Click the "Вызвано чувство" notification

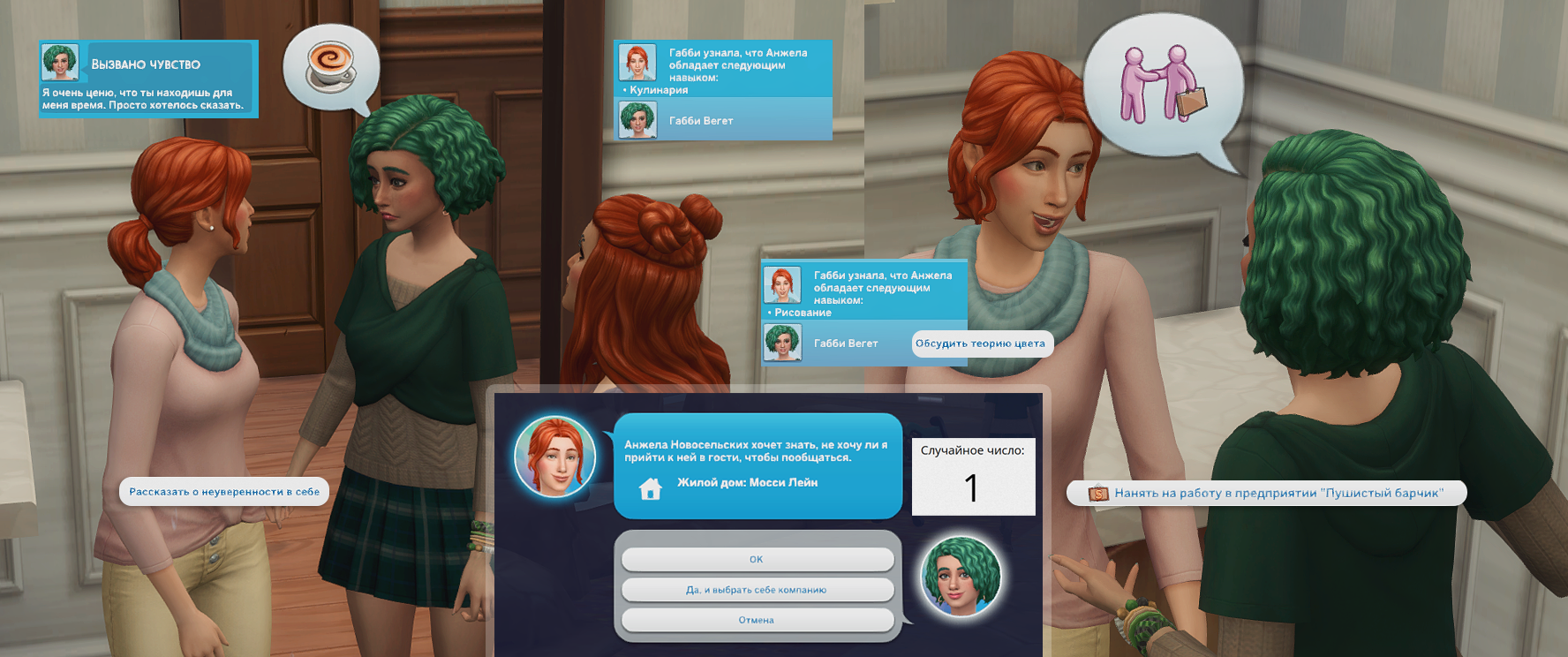click(x=147, y=79)
